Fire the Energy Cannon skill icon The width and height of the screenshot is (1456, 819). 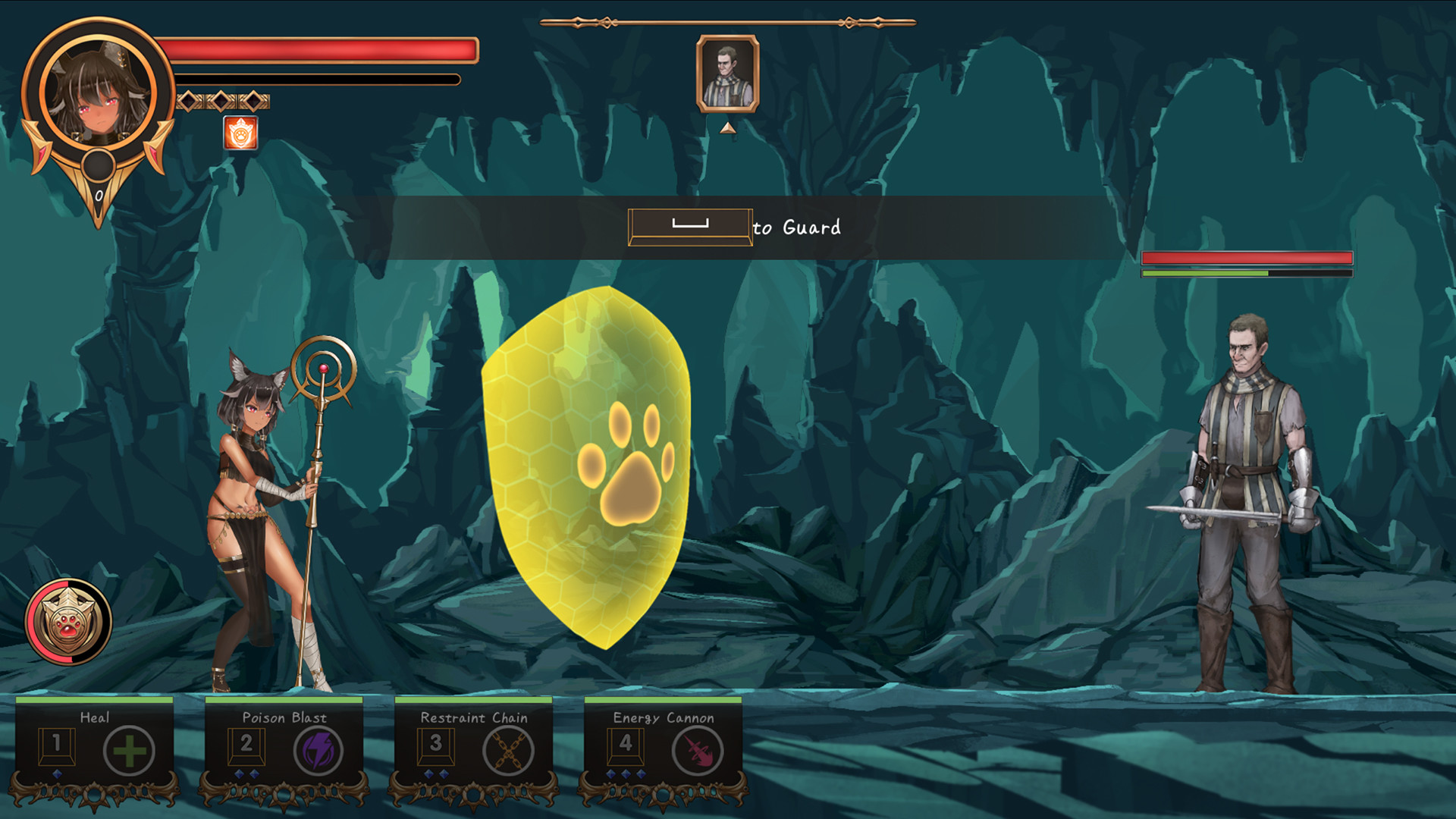point(698,752)
